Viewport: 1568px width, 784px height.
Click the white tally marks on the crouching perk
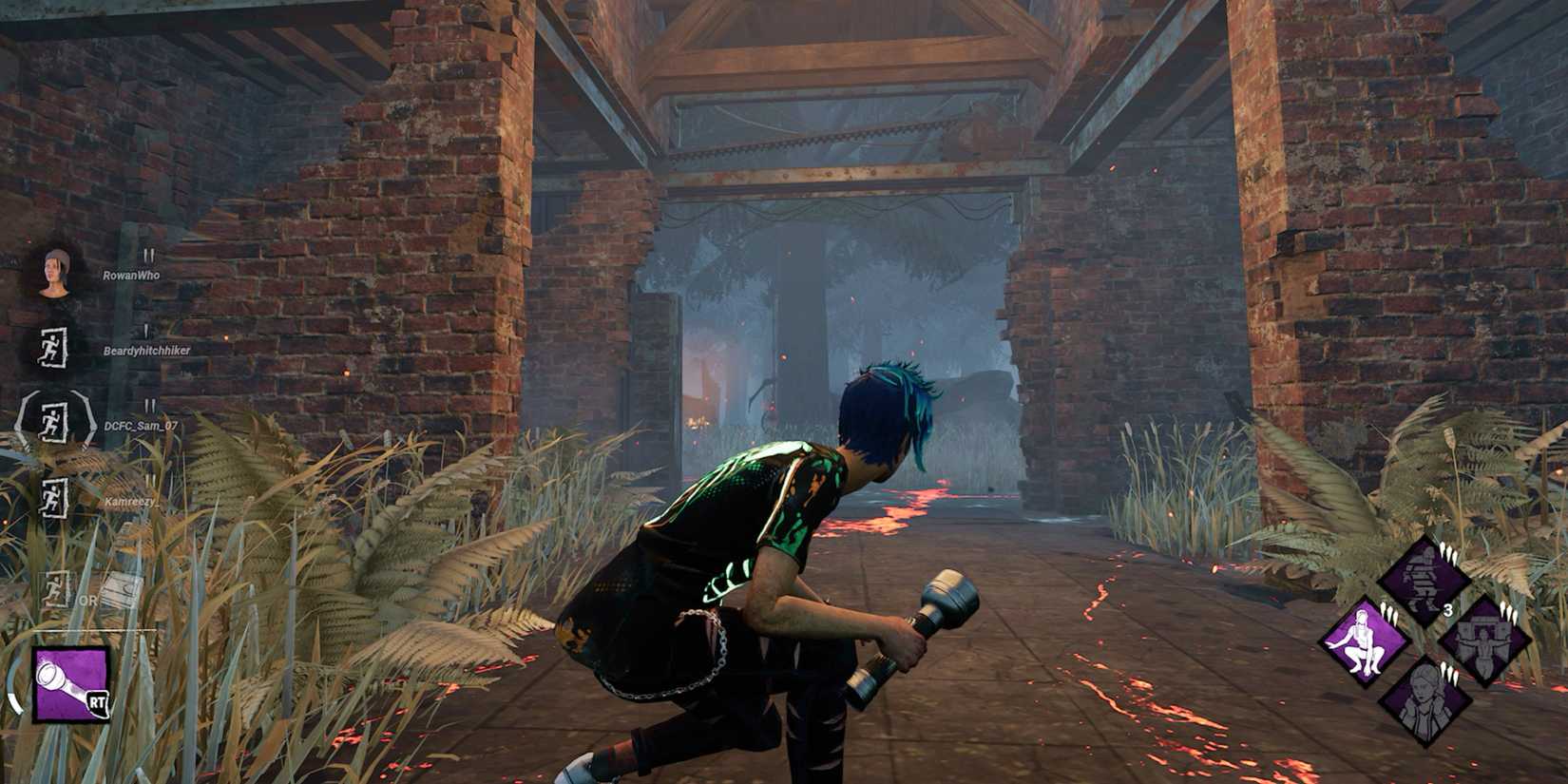point(1389,610)
